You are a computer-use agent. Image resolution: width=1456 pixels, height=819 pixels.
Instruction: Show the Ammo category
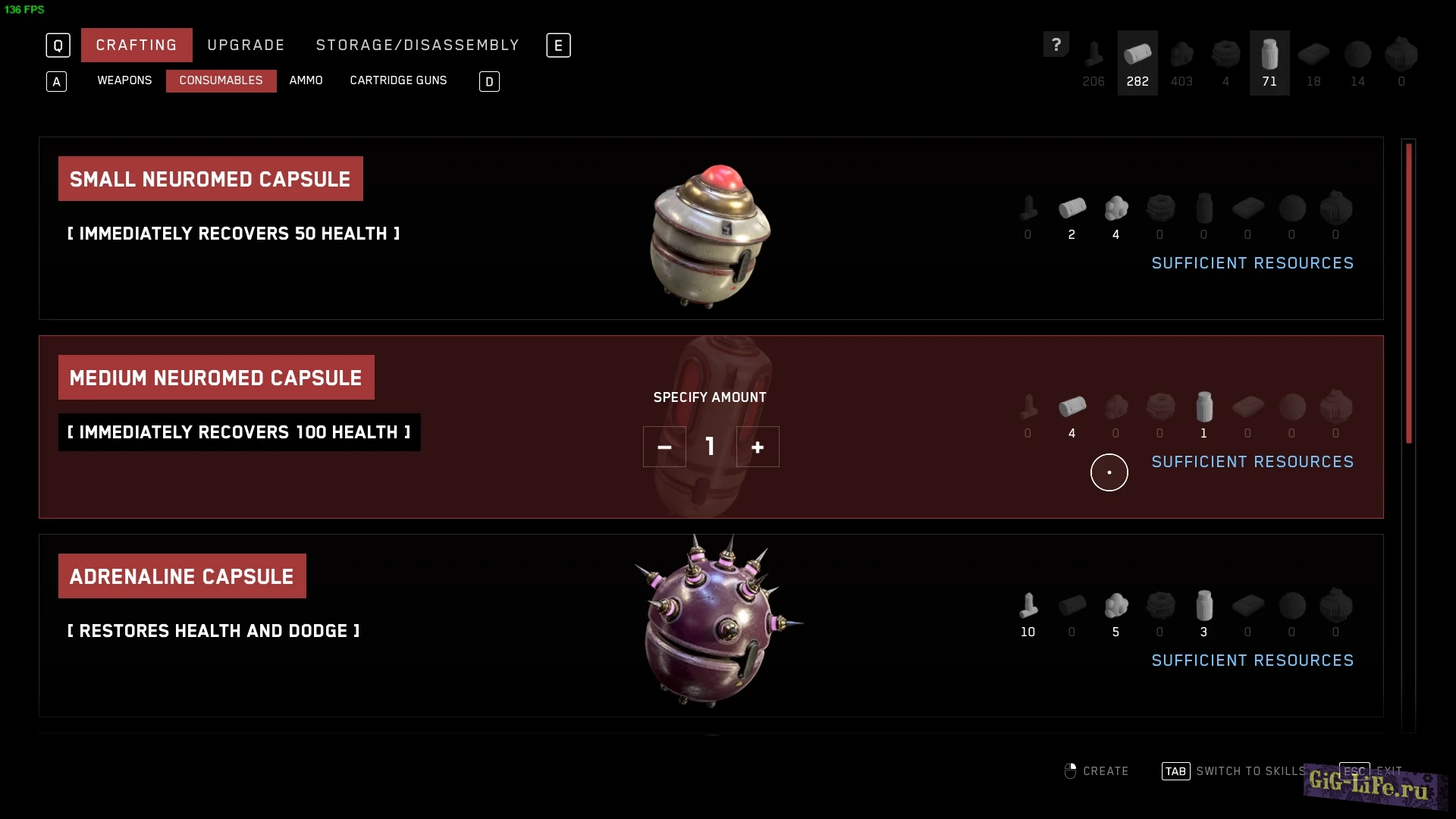306,80
